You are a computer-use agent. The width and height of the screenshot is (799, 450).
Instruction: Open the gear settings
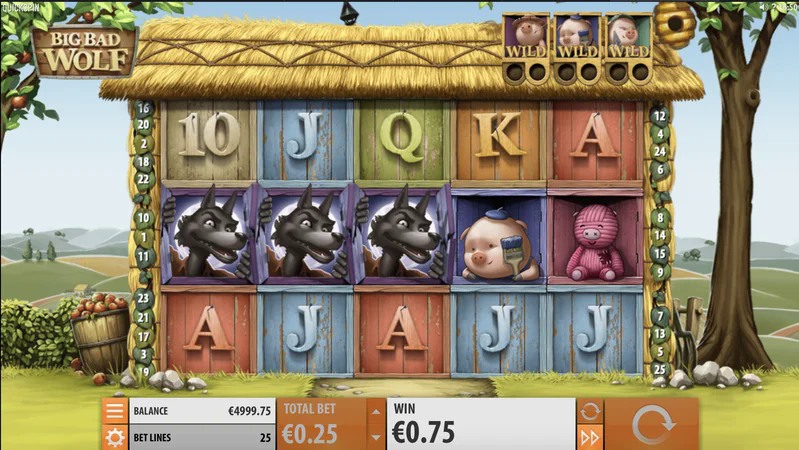click(115, 437)
